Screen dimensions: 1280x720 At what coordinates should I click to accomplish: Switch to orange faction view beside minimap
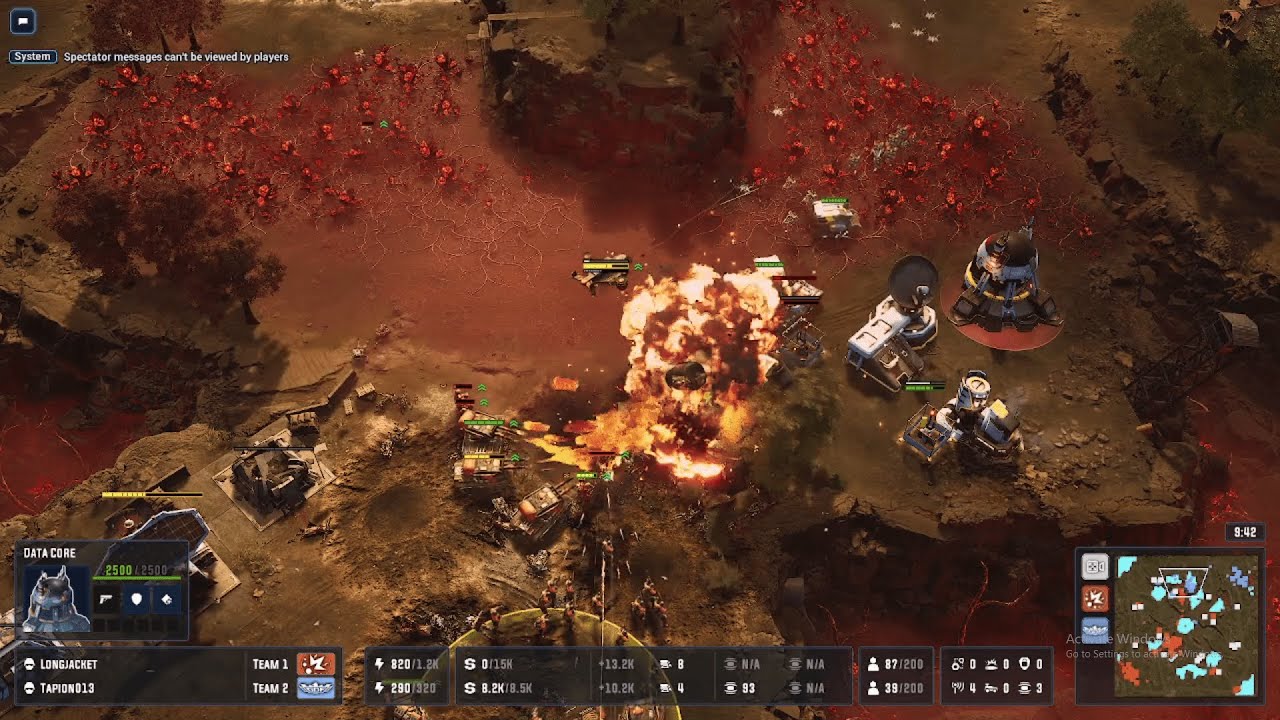coord(1095,599)
